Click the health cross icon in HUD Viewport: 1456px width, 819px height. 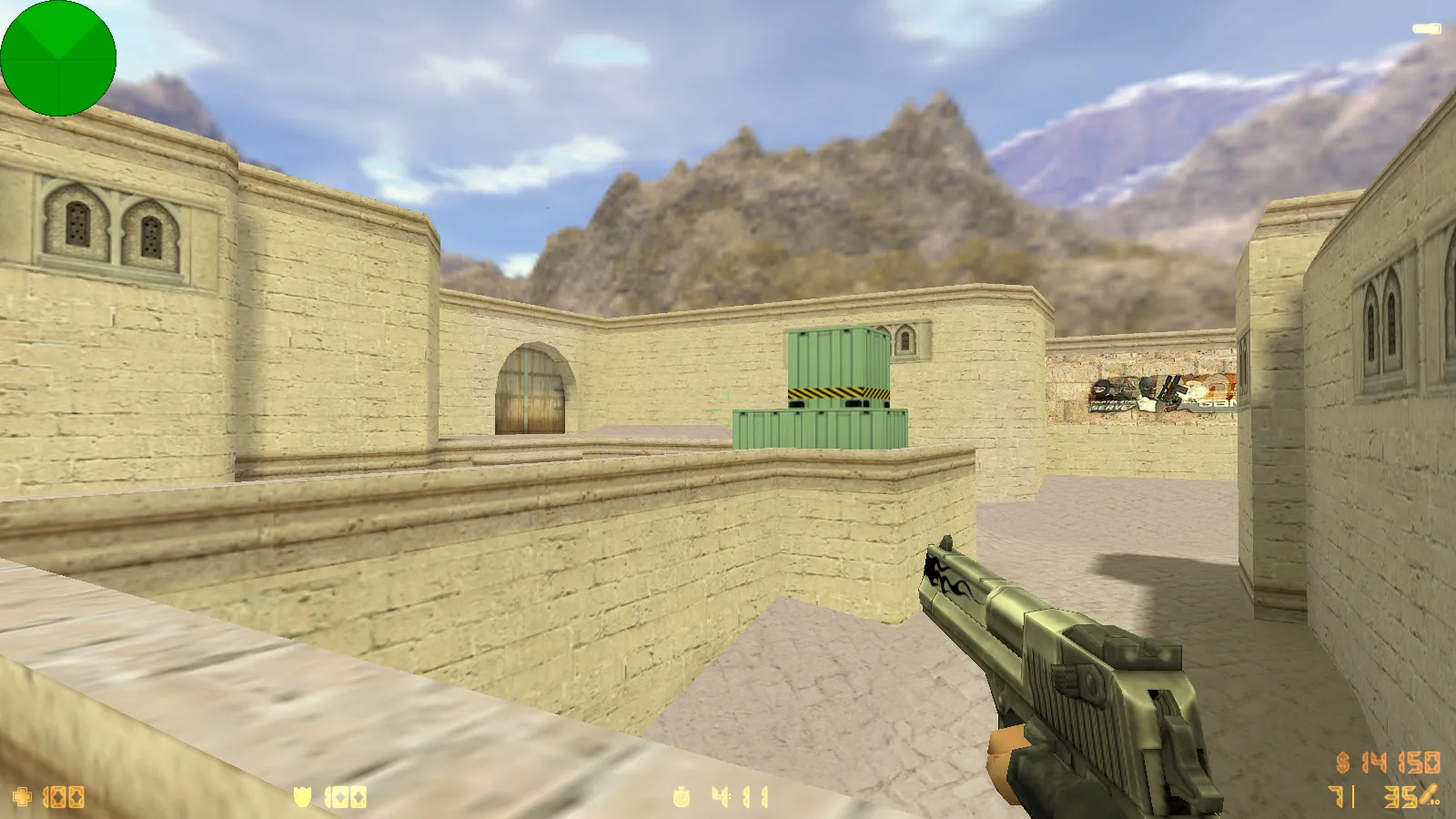click(x=22, y=794)
